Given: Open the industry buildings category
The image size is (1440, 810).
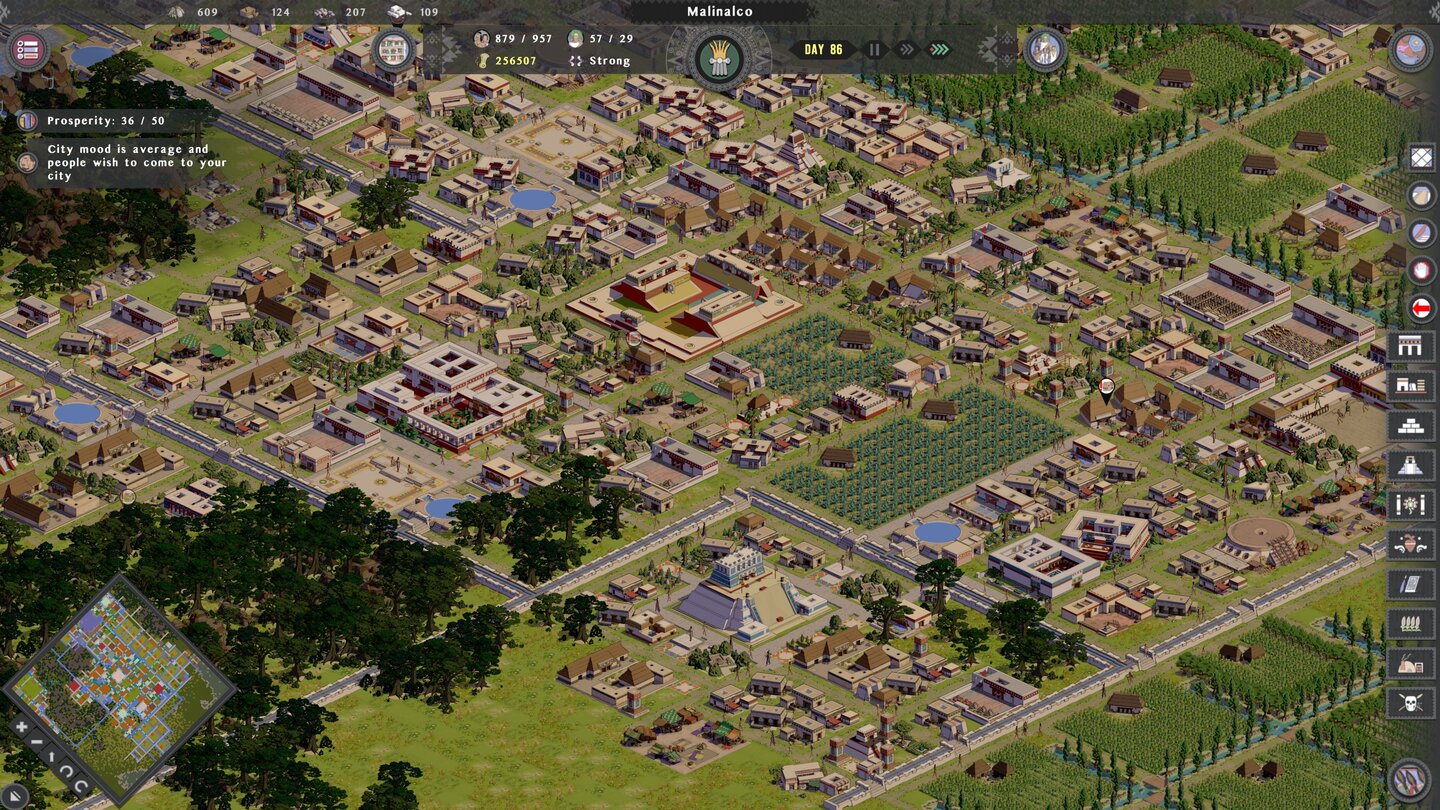Looking at the screenshot, I should click(1415, 383).
